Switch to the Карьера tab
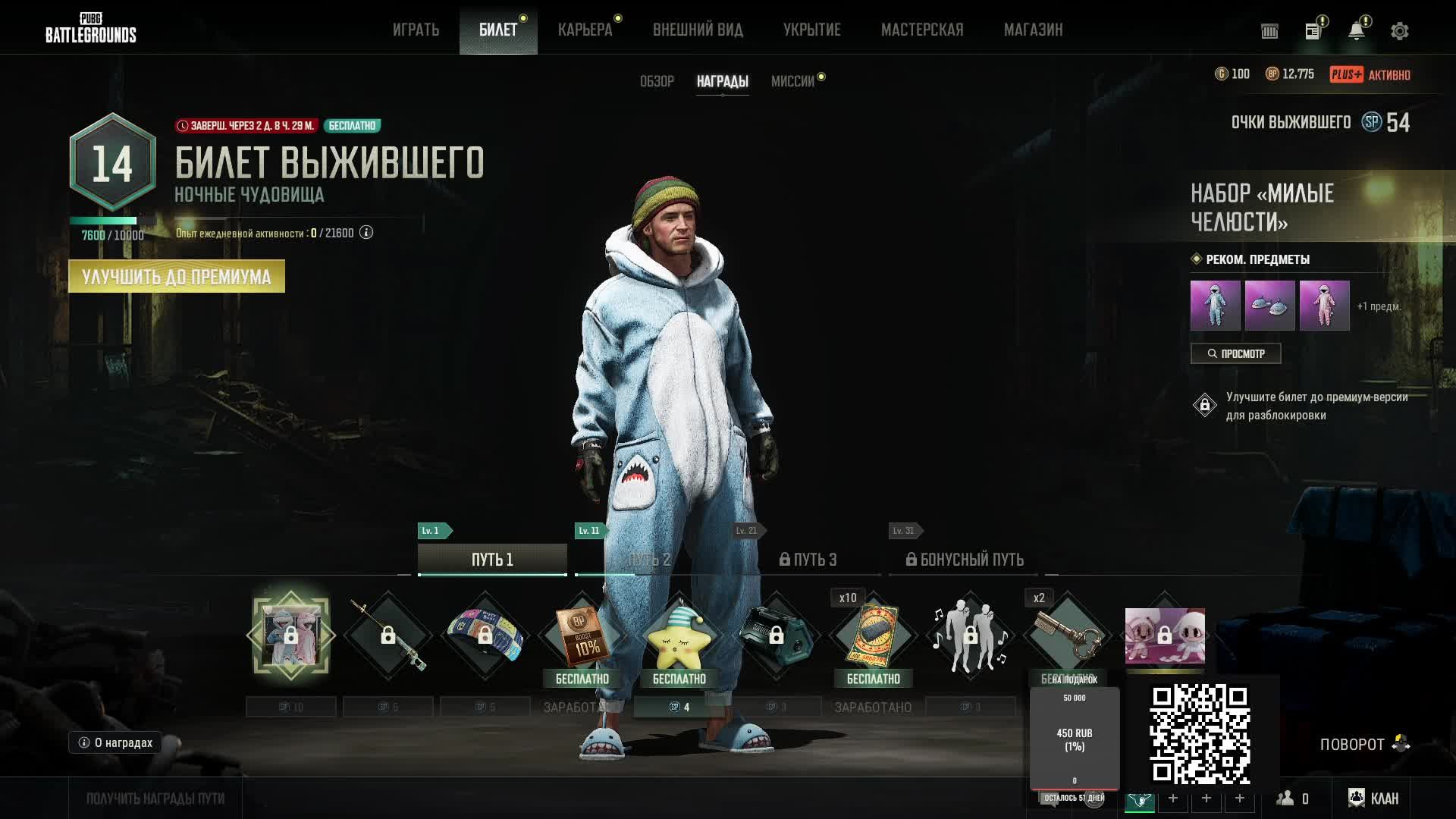This screenshot has height=819, width=1456. (585, 30)
